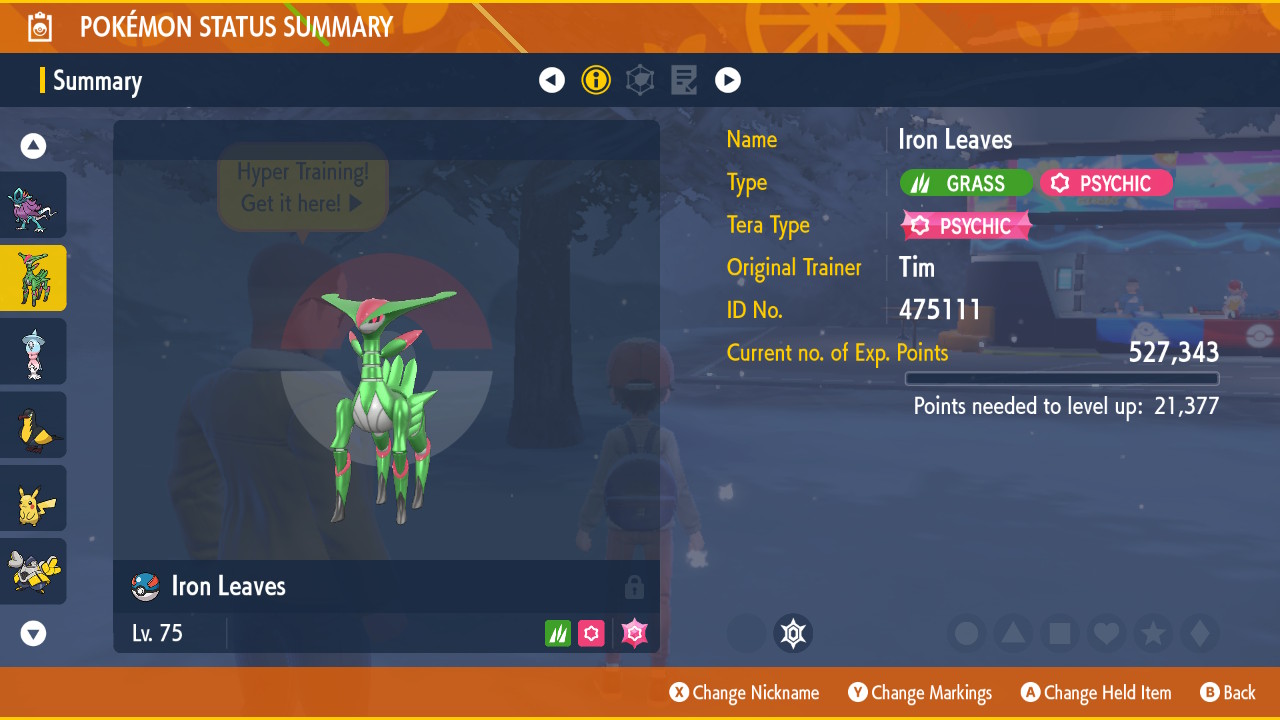The image size is (1280, 720).
Task: Choose the Hatenna party slot
Action: [33, 351]
